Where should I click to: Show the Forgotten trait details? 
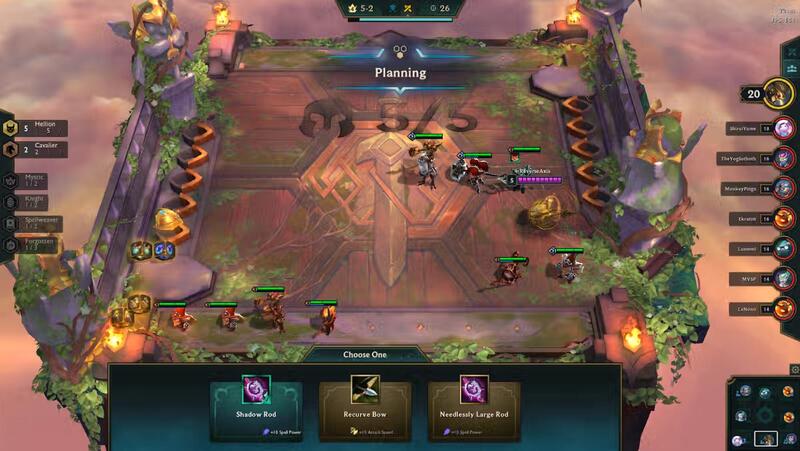(x=28, y=245)
